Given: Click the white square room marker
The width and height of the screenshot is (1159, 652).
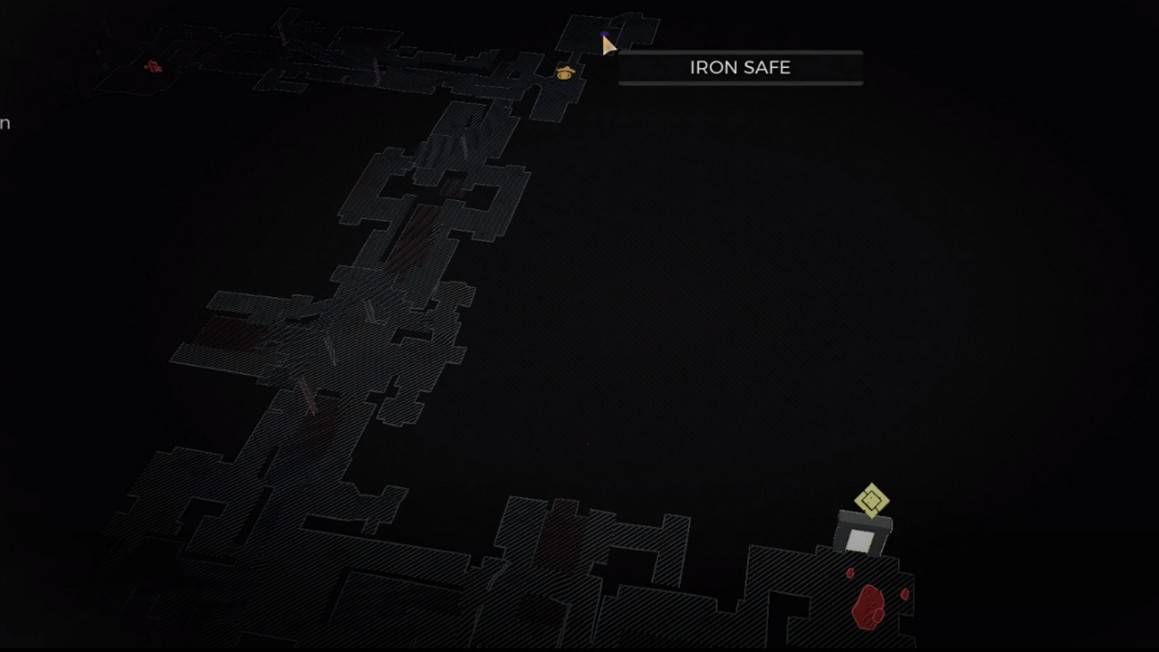Looking at the screenshot, I should (859, 541).
